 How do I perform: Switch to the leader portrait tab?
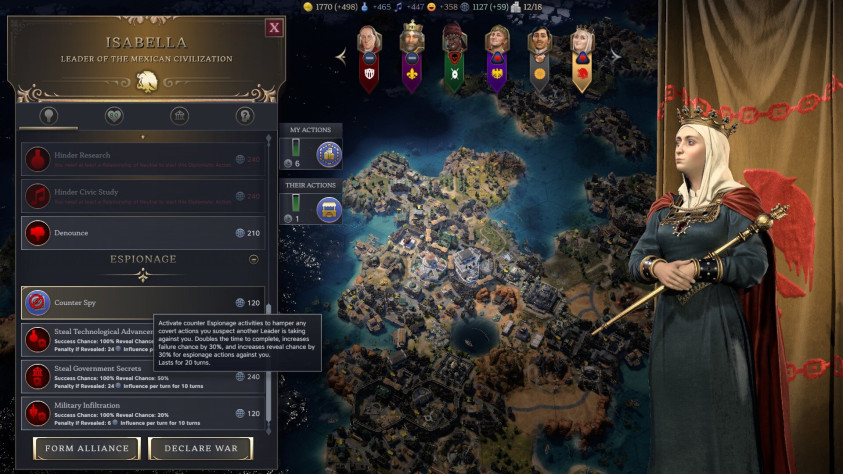244,116
